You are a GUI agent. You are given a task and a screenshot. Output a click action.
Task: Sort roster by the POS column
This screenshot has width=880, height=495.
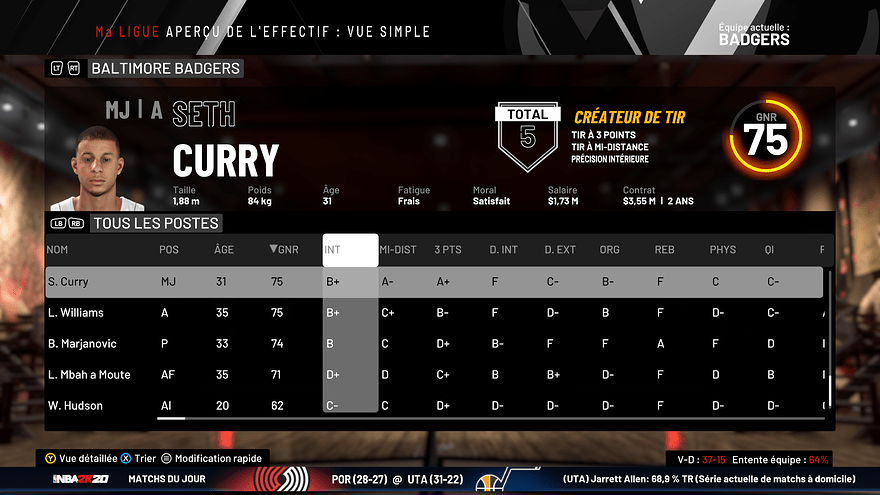point(169,250)
